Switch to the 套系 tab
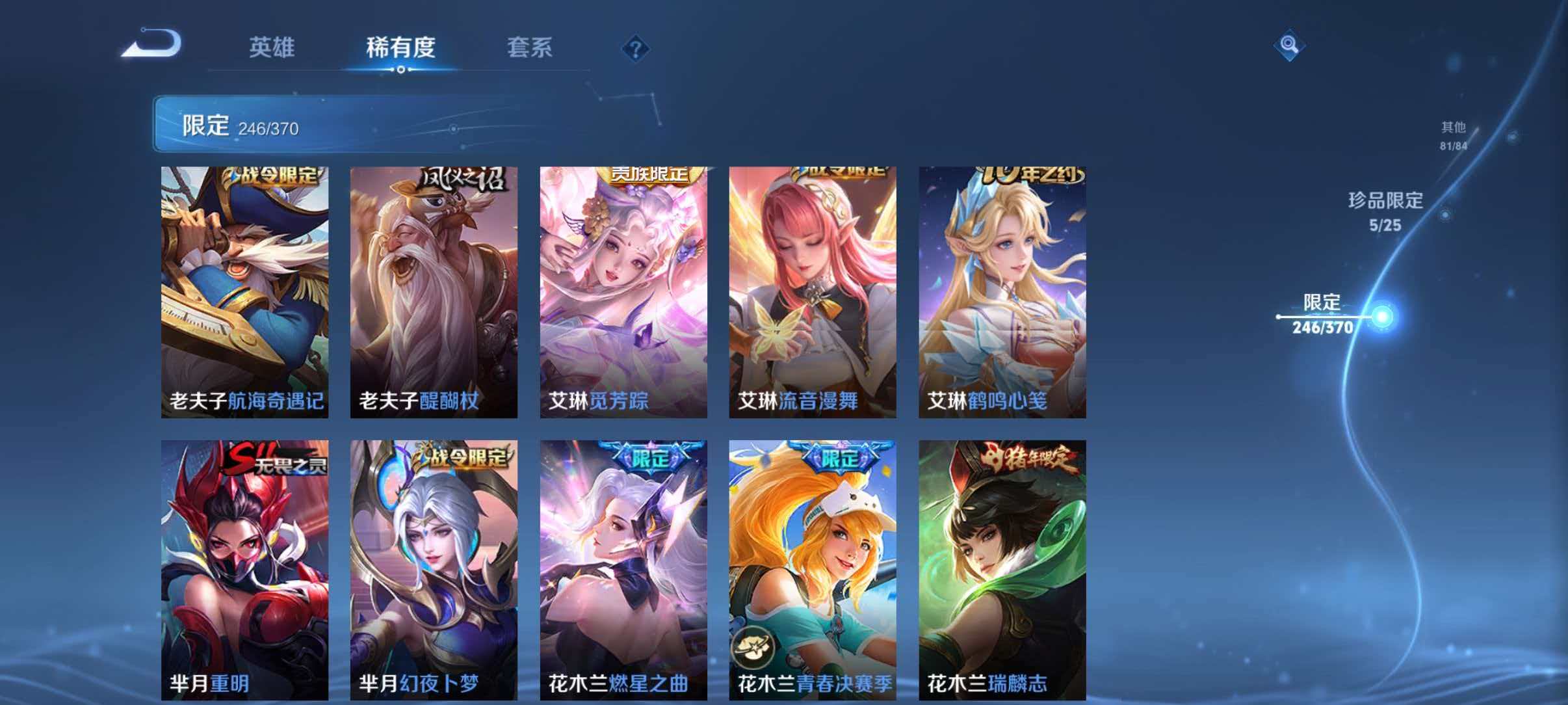The width and height of the screenshot is (1568, 705). (530, 47)
